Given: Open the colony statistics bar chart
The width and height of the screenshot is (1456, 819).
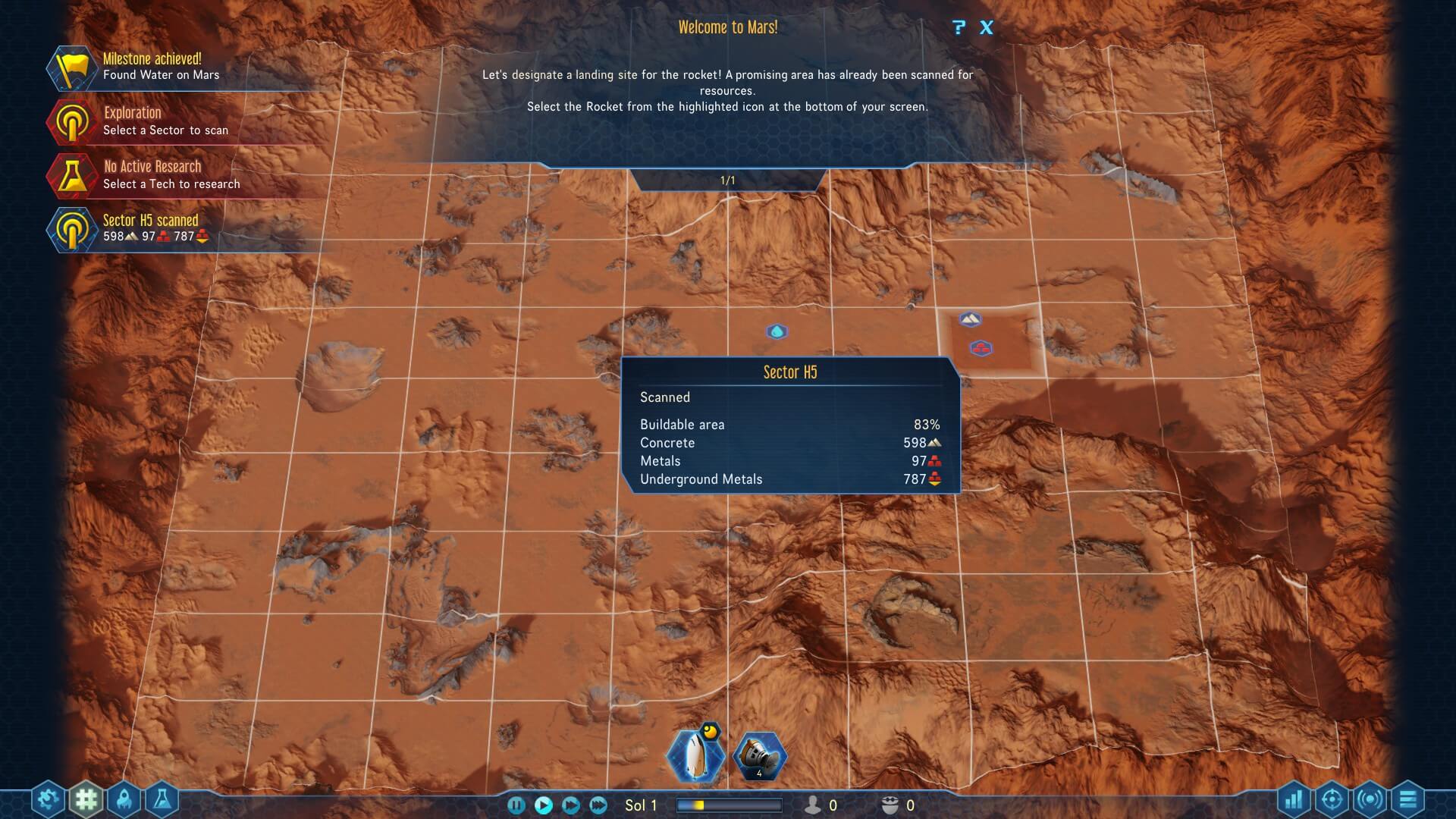Looking at the screenshot, I should (x=1294, y=799).
